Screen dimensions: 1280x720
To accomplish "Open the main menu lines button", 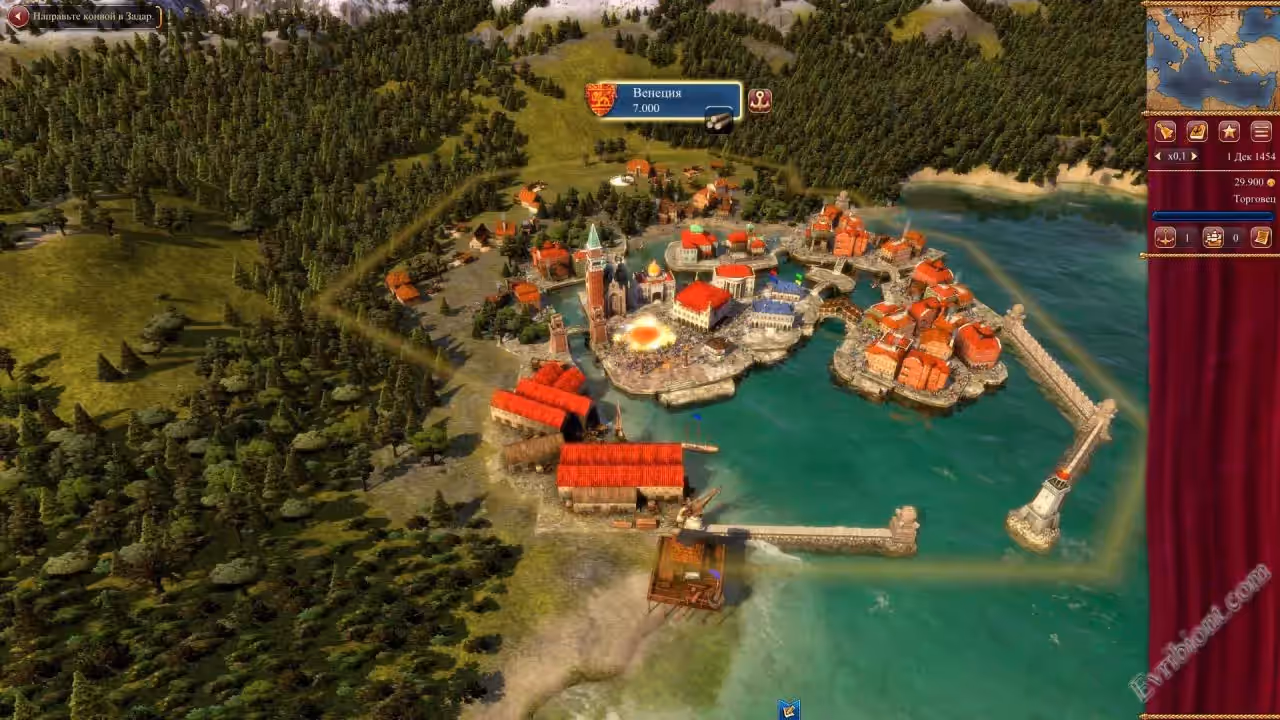I will (1260, 132).
